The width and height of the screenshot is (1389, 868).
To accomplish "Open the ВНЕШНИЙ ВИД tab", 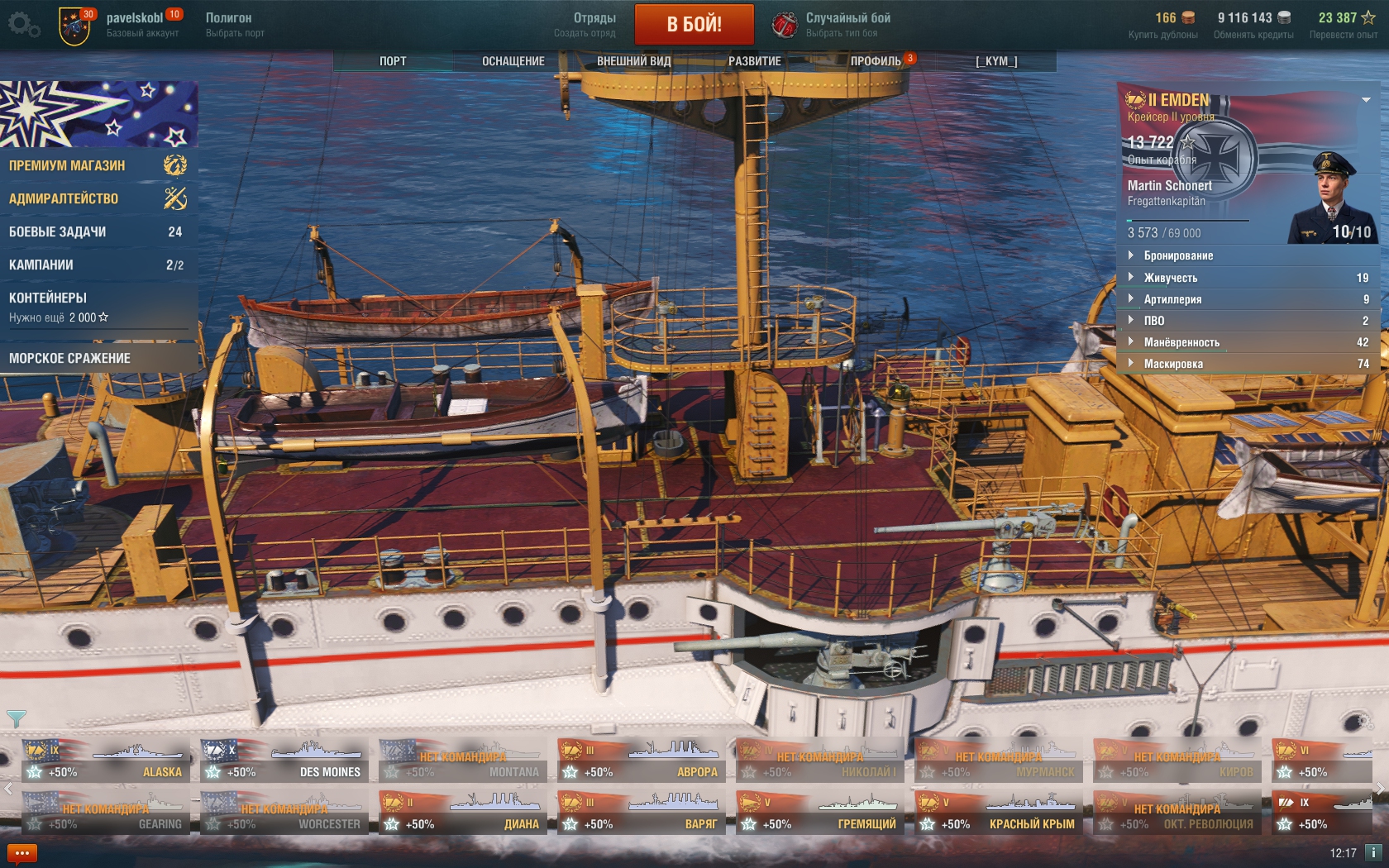I will click(x=633, y=61).
